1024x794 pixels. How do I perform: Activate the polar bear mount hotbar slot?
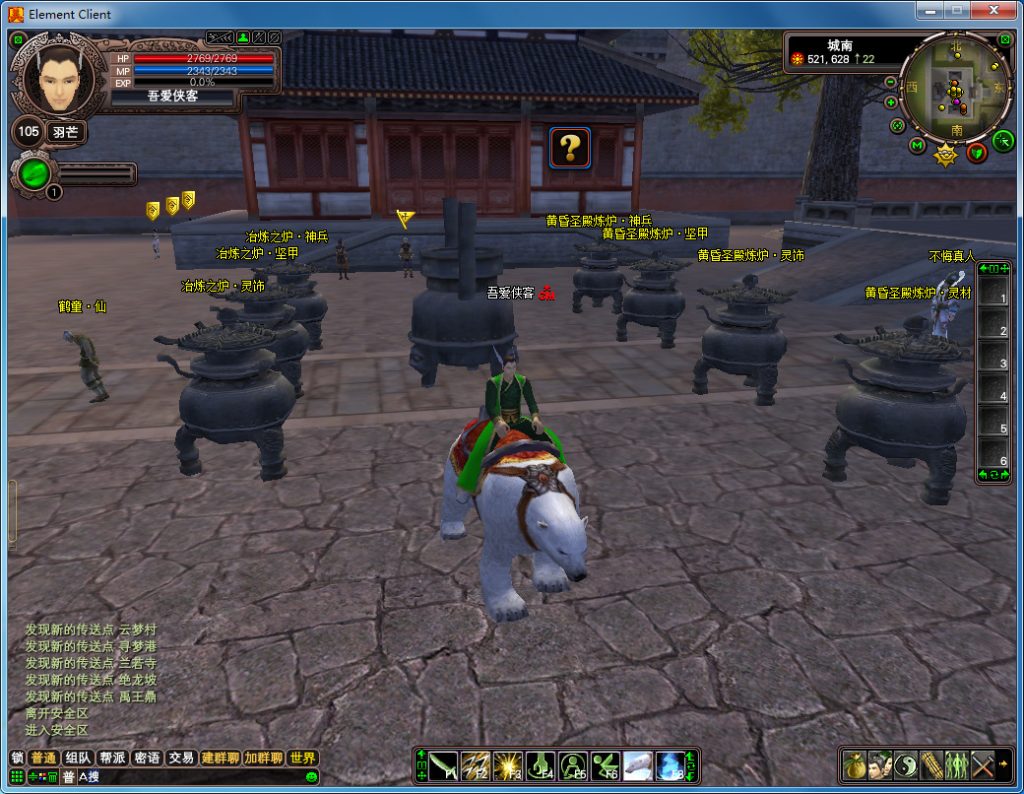point(637,766)
